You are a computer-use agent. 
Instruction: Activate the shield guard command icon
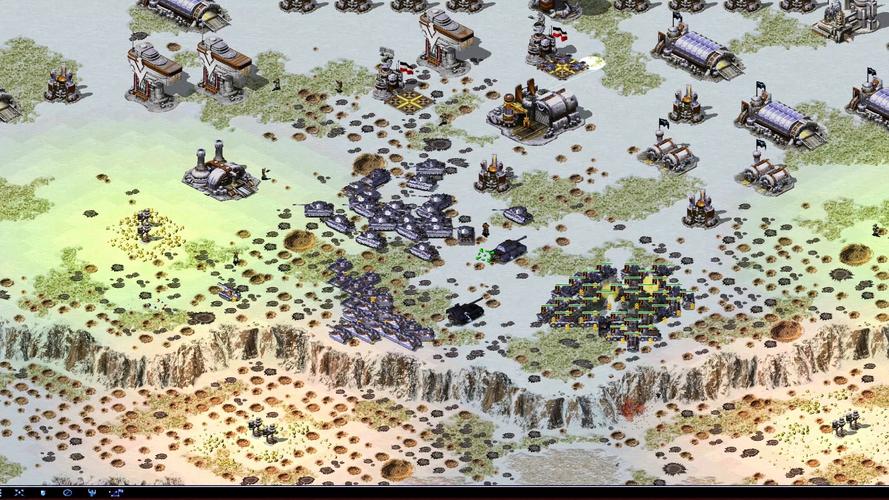coord(43,493)
